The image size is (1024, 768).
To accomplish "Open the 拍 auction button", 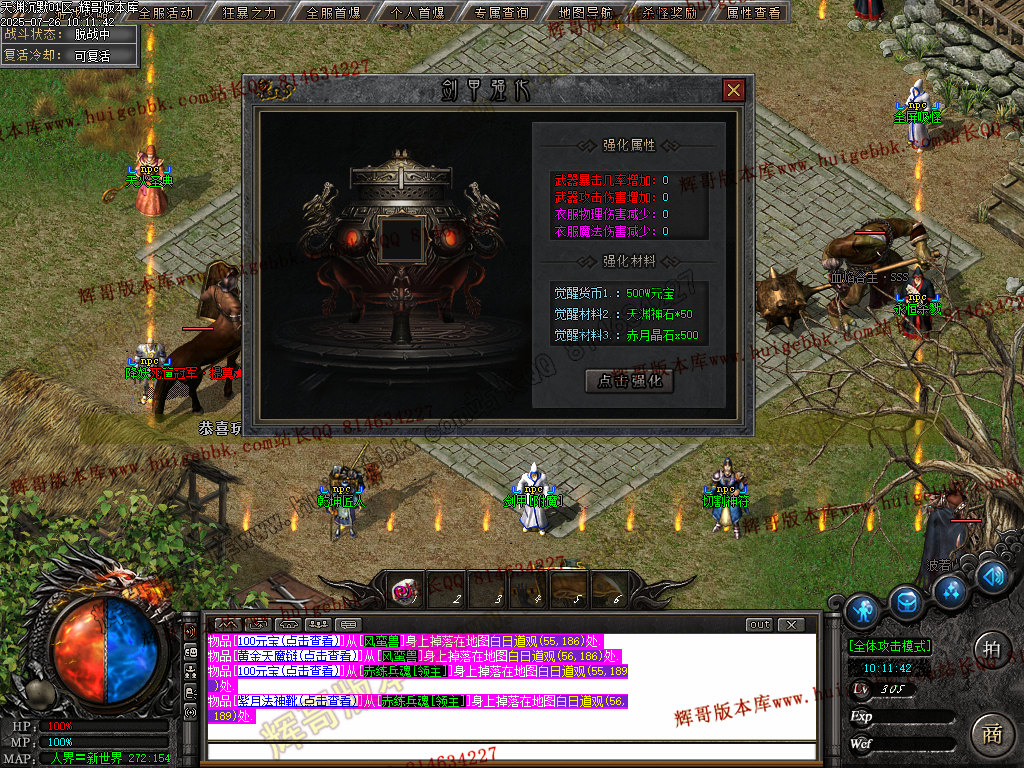I will (990, 647).
